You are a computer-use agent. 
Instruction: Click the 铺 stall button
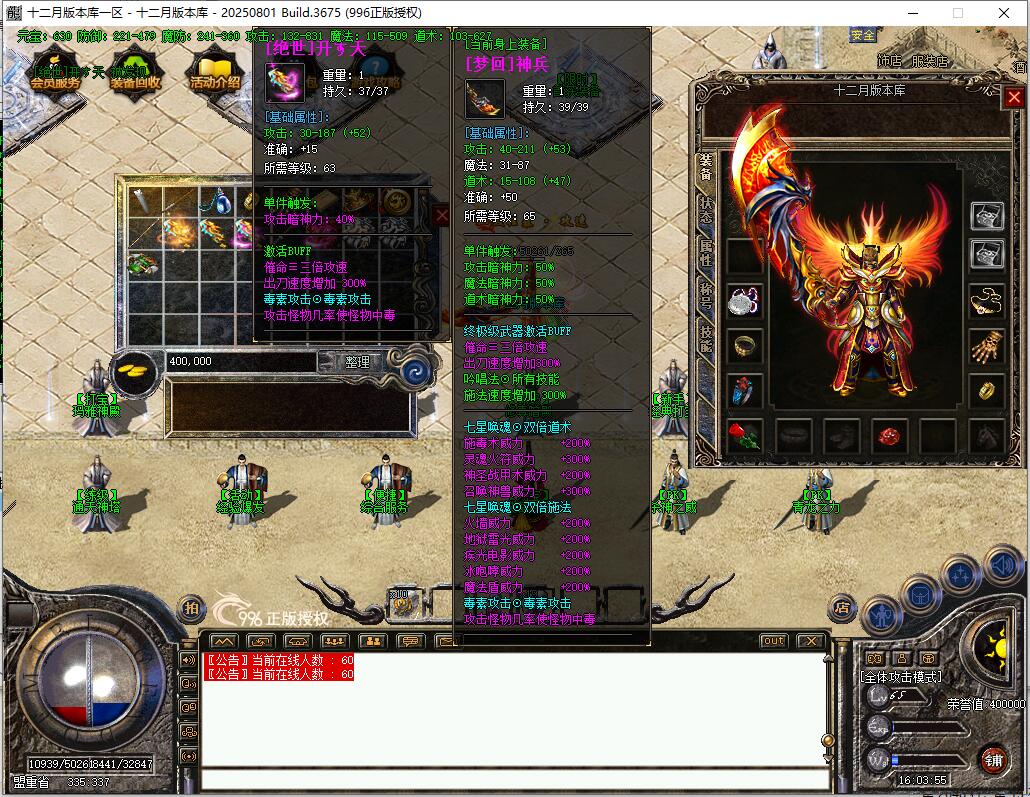992,758
